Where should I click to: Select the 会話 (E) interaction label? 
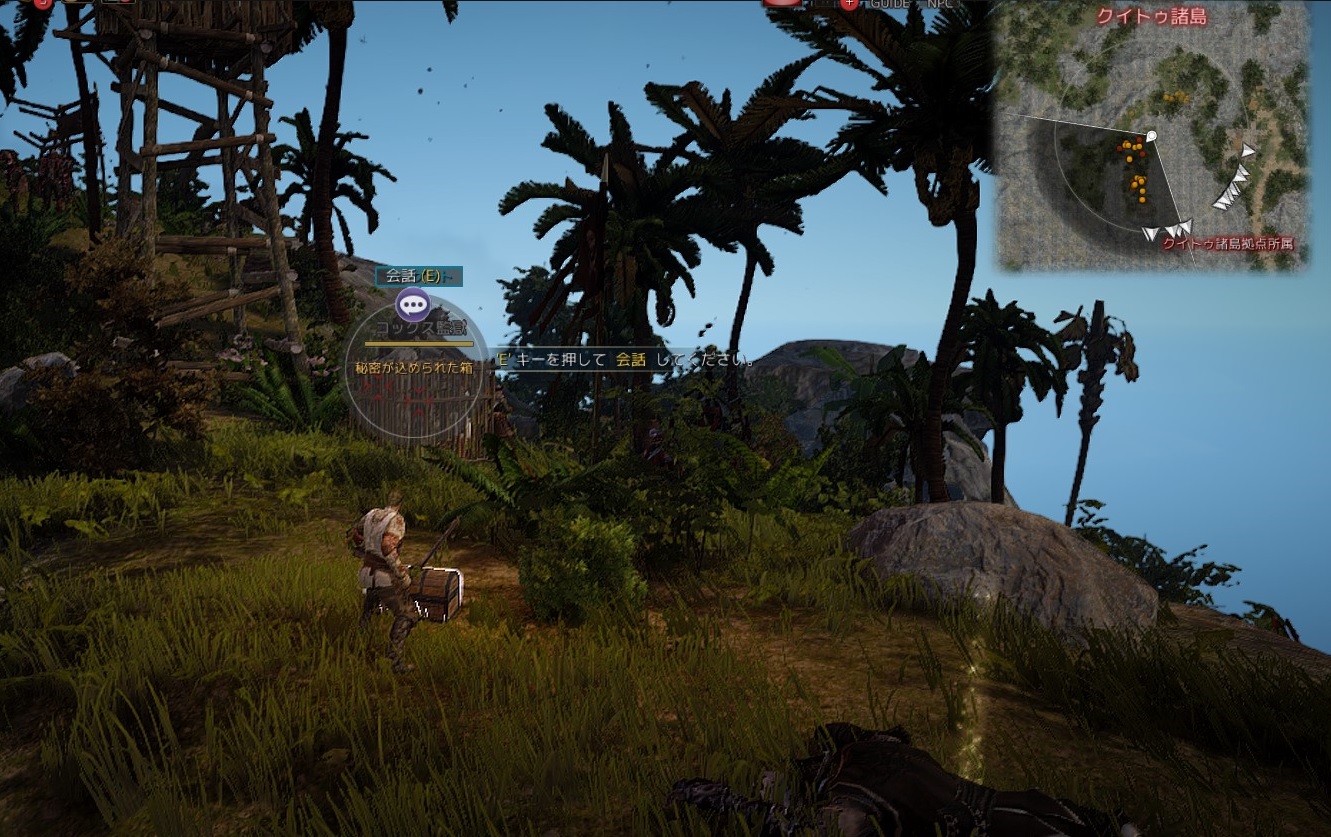pyautogui.click(x=414, y=276)
